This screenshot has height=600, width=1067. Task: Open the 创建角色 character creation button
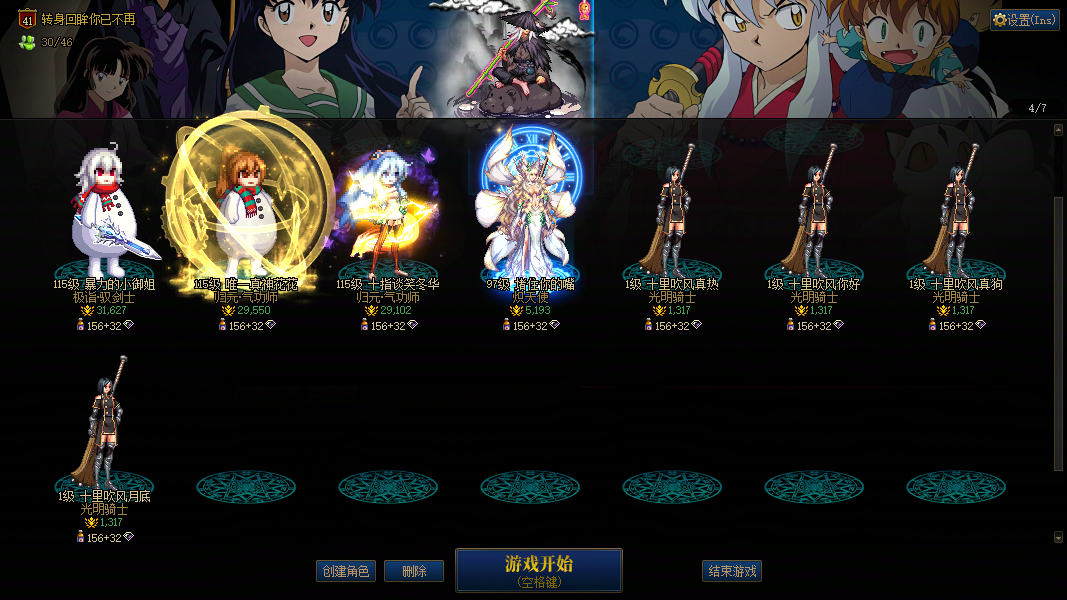pyautogui.click(x=345, y=571)
